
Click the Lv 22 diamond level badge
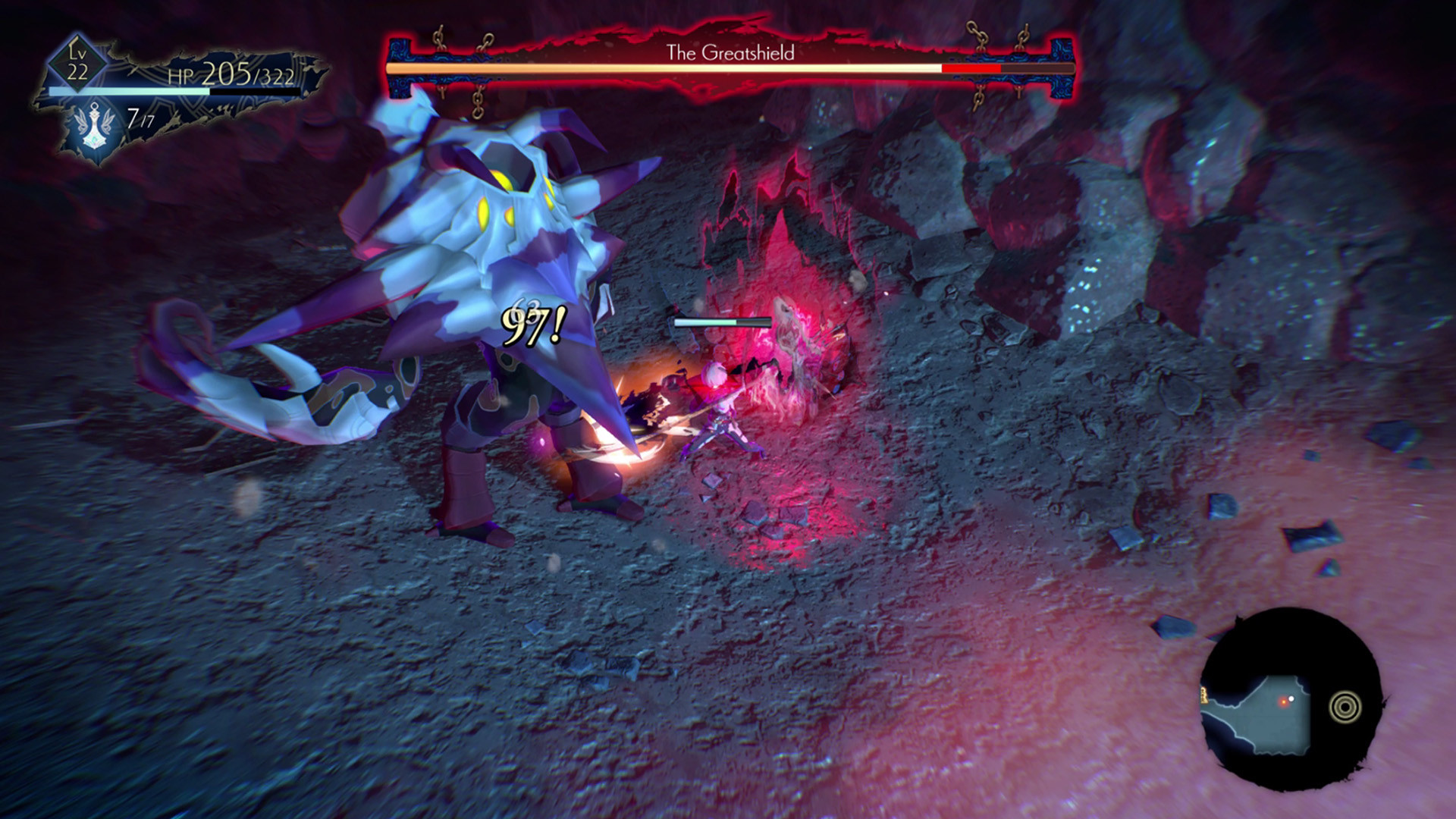pos(77,62)
